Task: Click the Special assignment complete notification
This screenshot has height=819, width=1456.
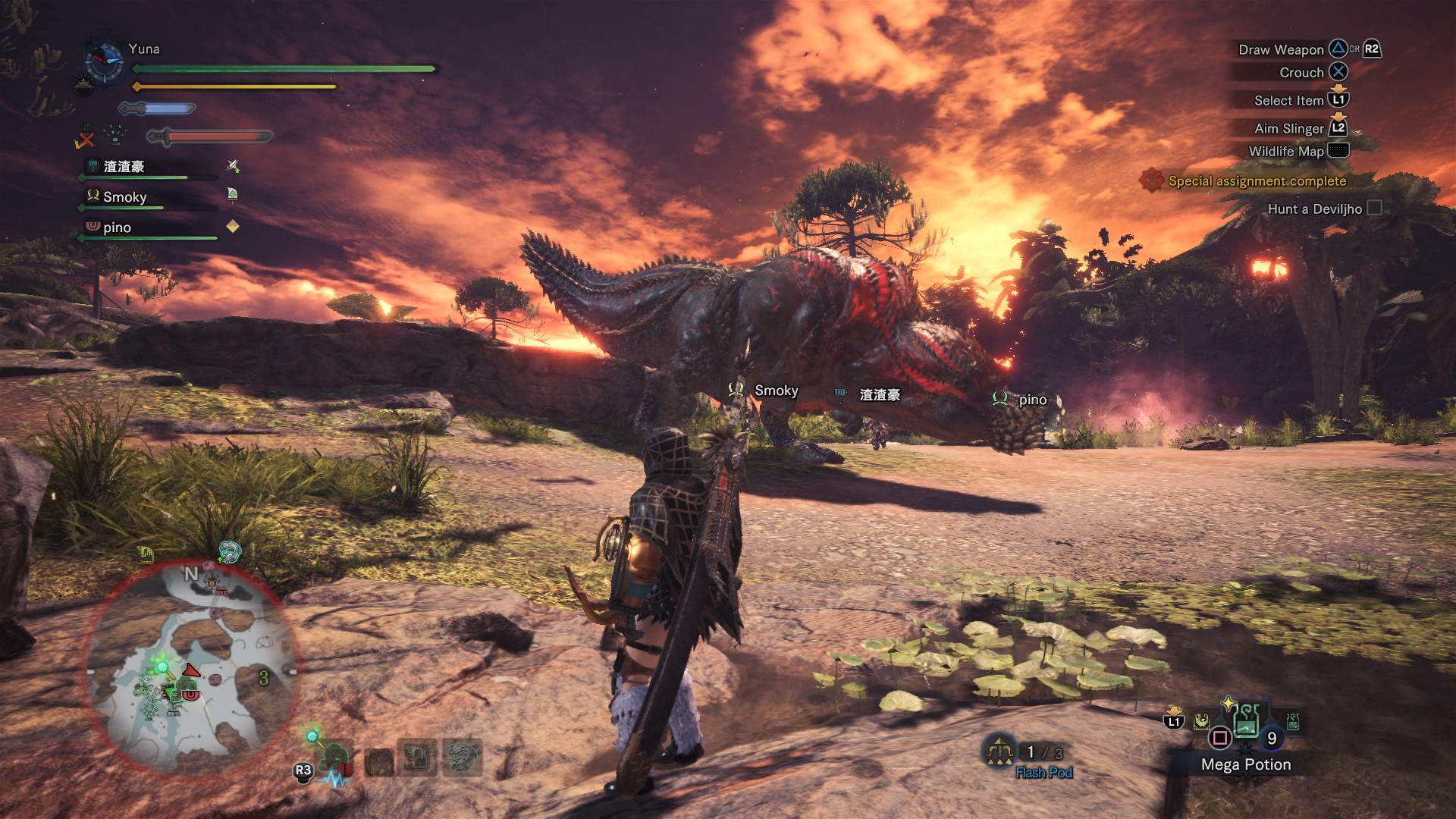Action: point(1257,181)
